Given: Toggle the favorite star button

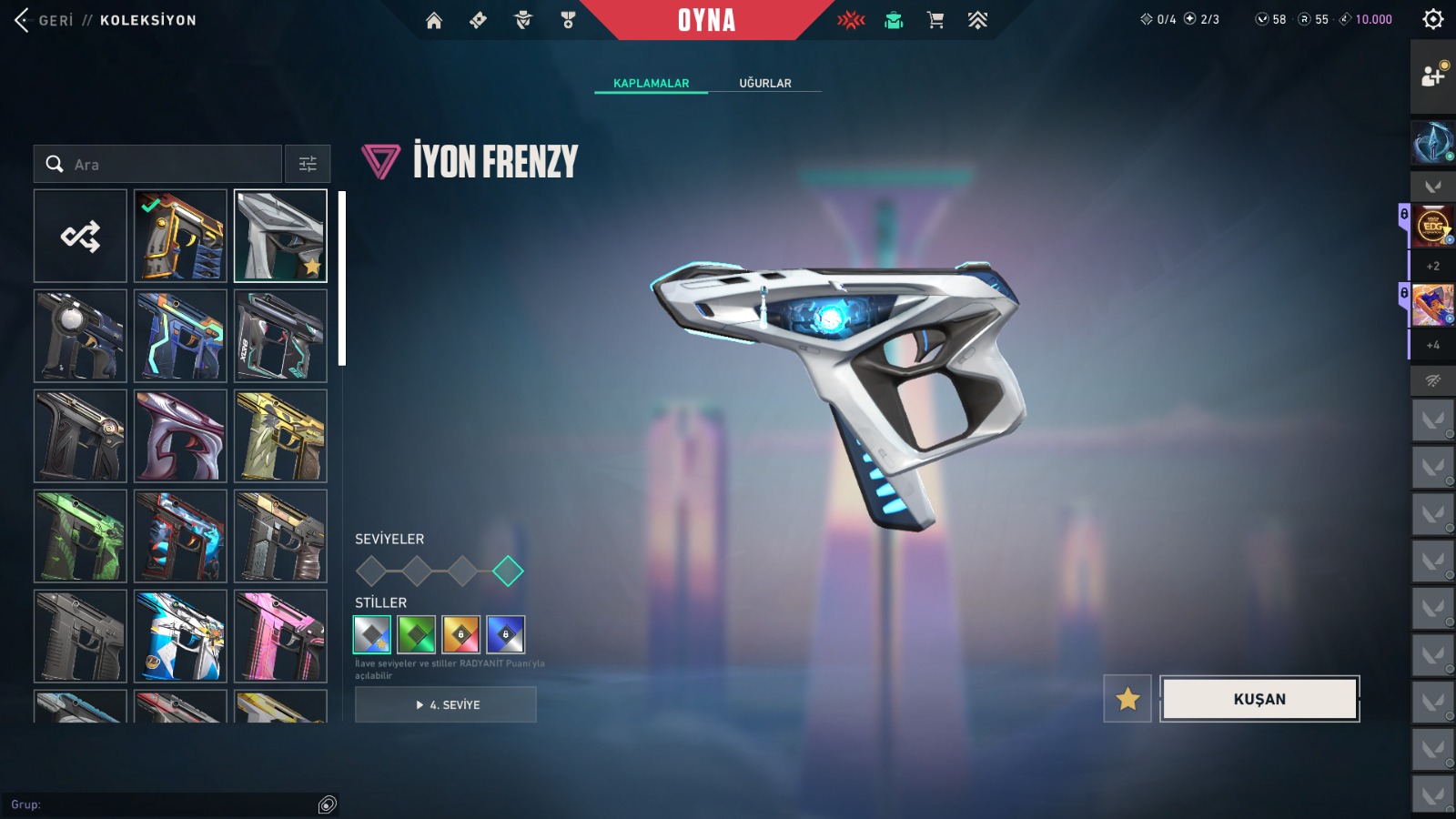Looking at the screenshot, I should point(1127,699).
